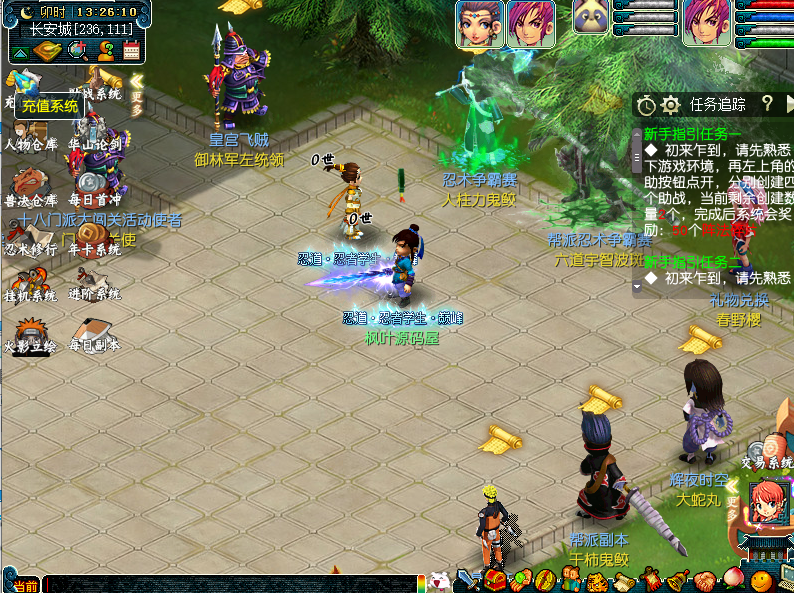Open the 每日副本 daily dungeon
Screen dimensions: 794x593
coord(95,334)
